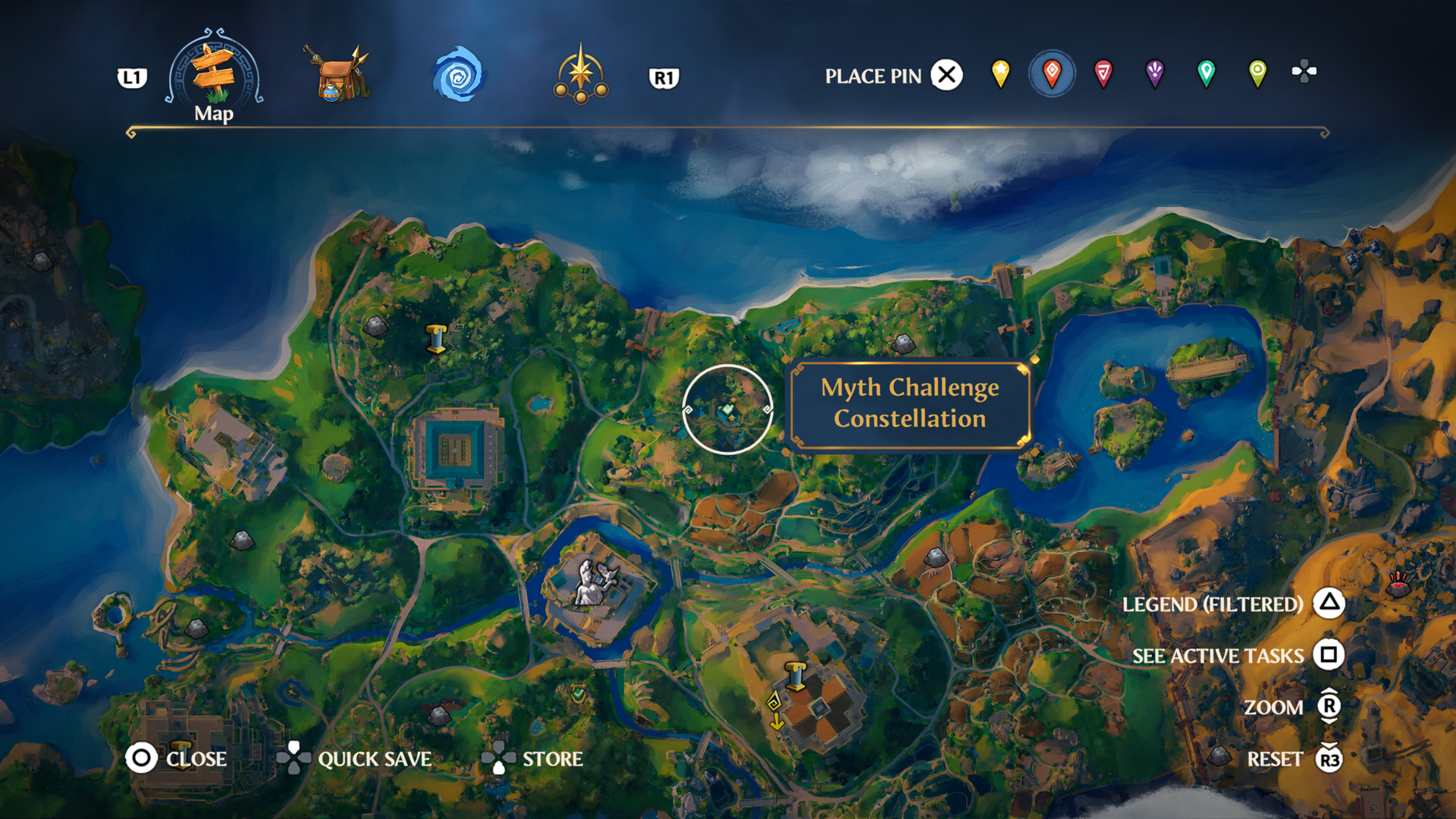
Task: Switch to the blue swirl tab
Action: pos(458,75)
